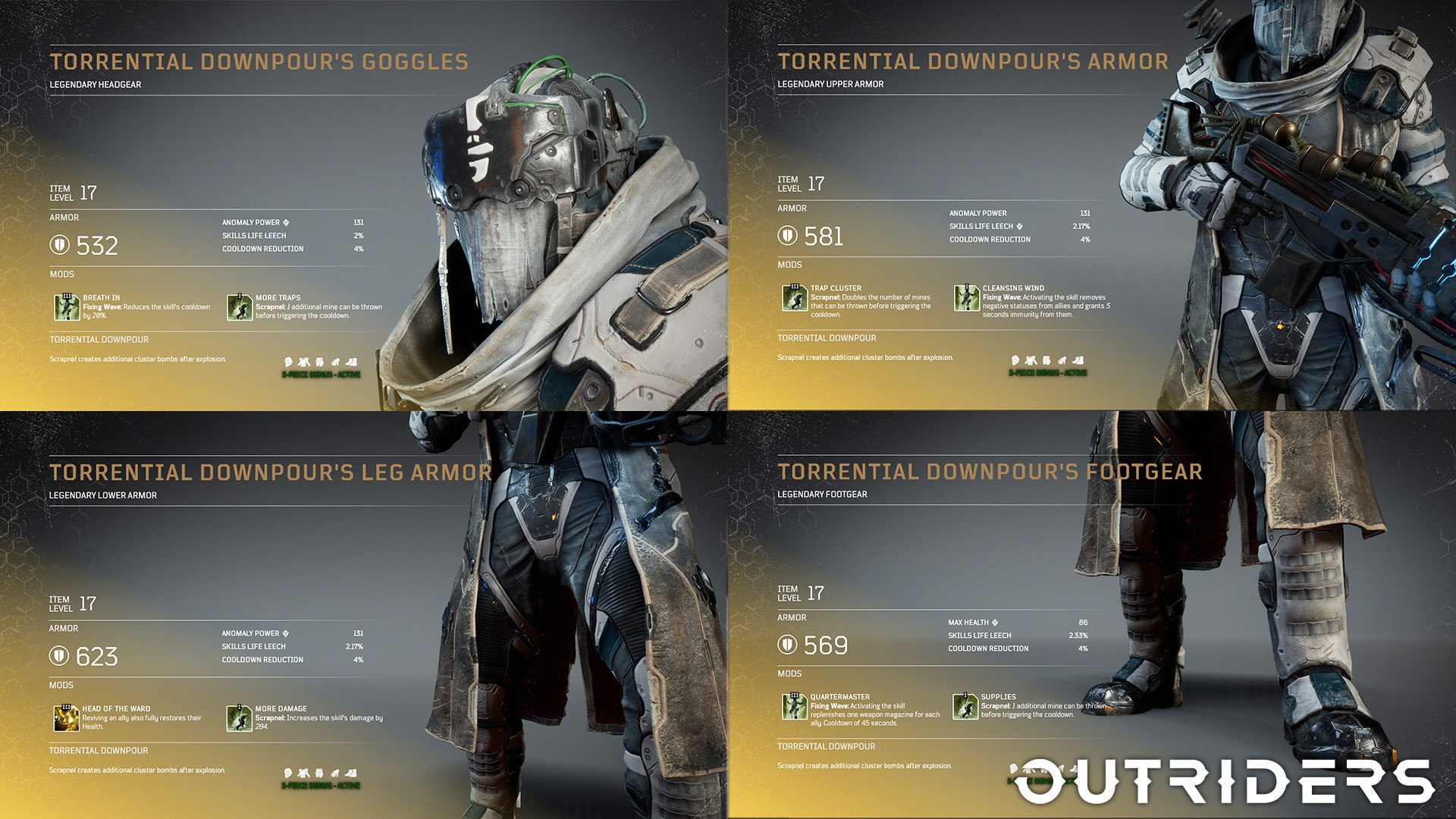Select the Cleansing Wind mod icon
Screen dimensions: 1456x819
tap(968, 299)
